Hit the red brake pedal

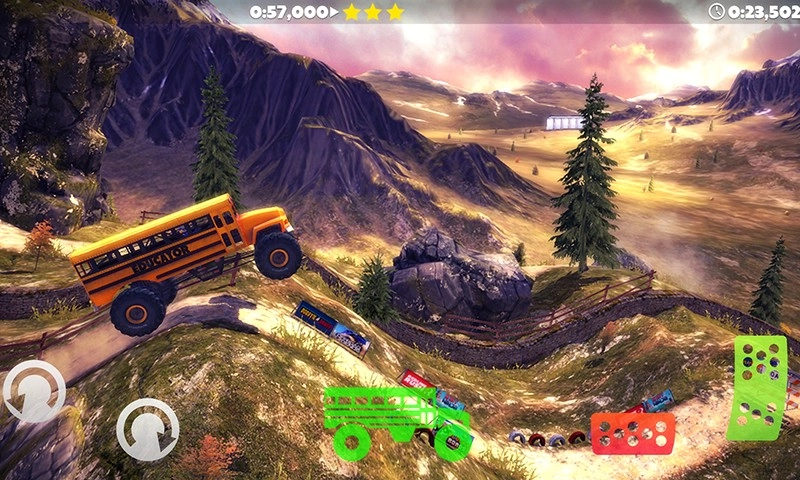(x=631, y=433)
